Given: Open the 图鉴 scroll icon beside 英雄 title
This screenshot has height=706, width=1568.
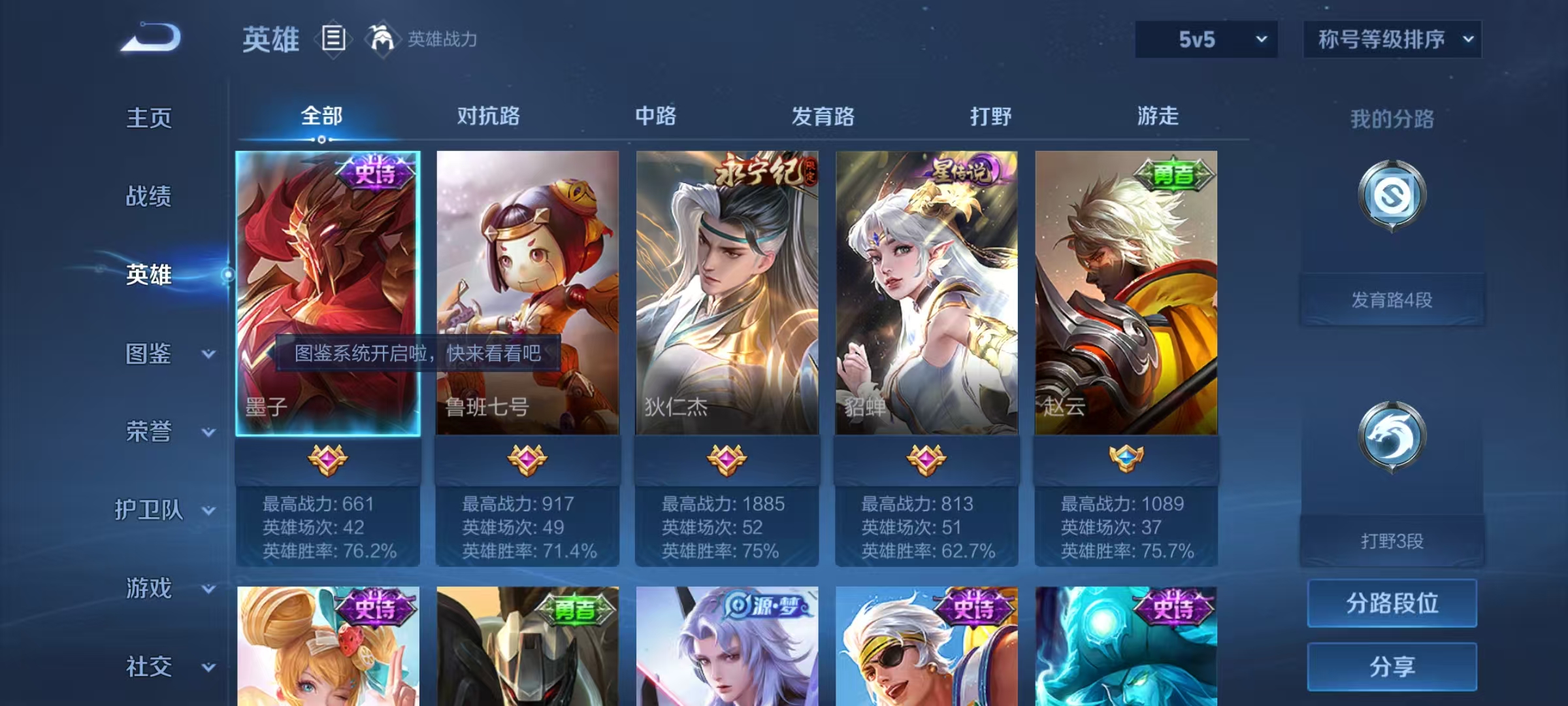Looking at the screenshot, I should point(333,39).
